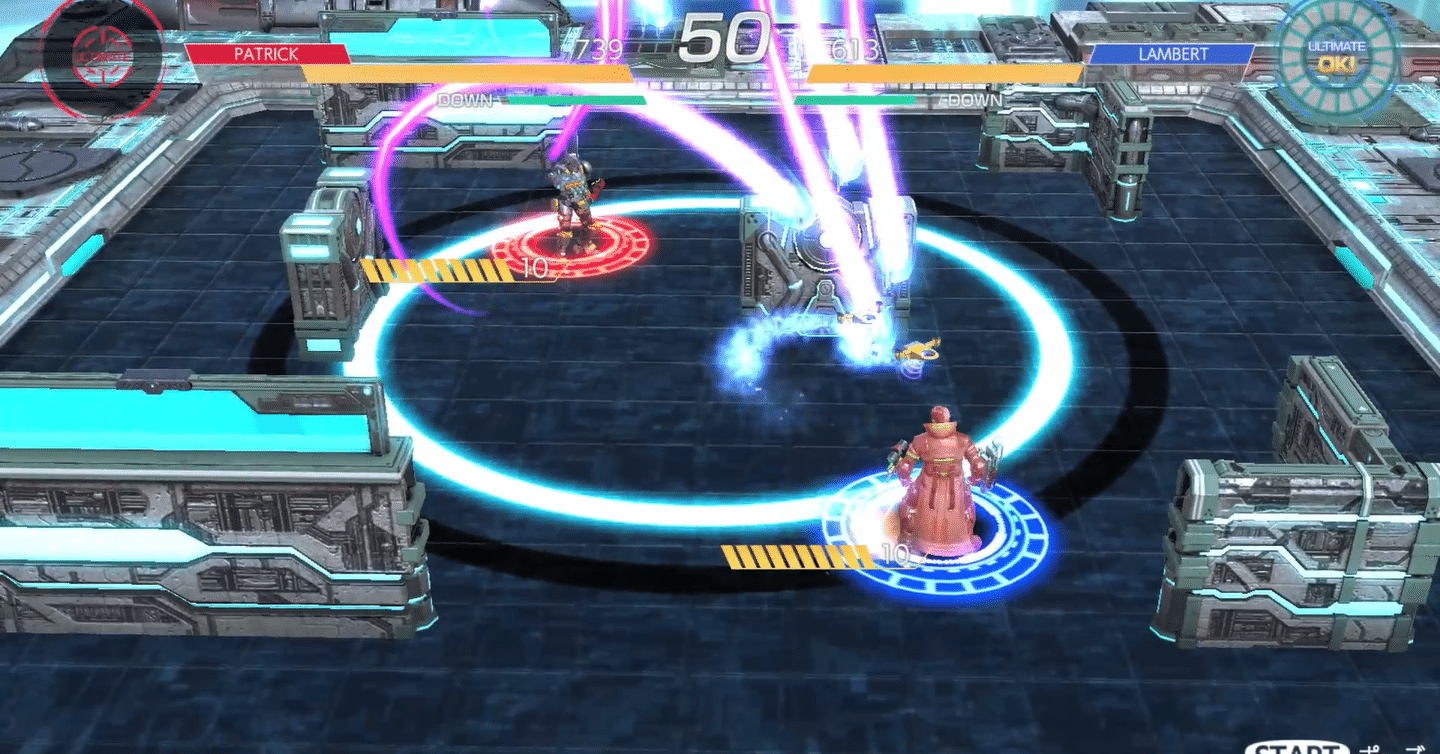Select the left DOWN indicator
This screenshot has width=1440, height=754.
(466, 100)
